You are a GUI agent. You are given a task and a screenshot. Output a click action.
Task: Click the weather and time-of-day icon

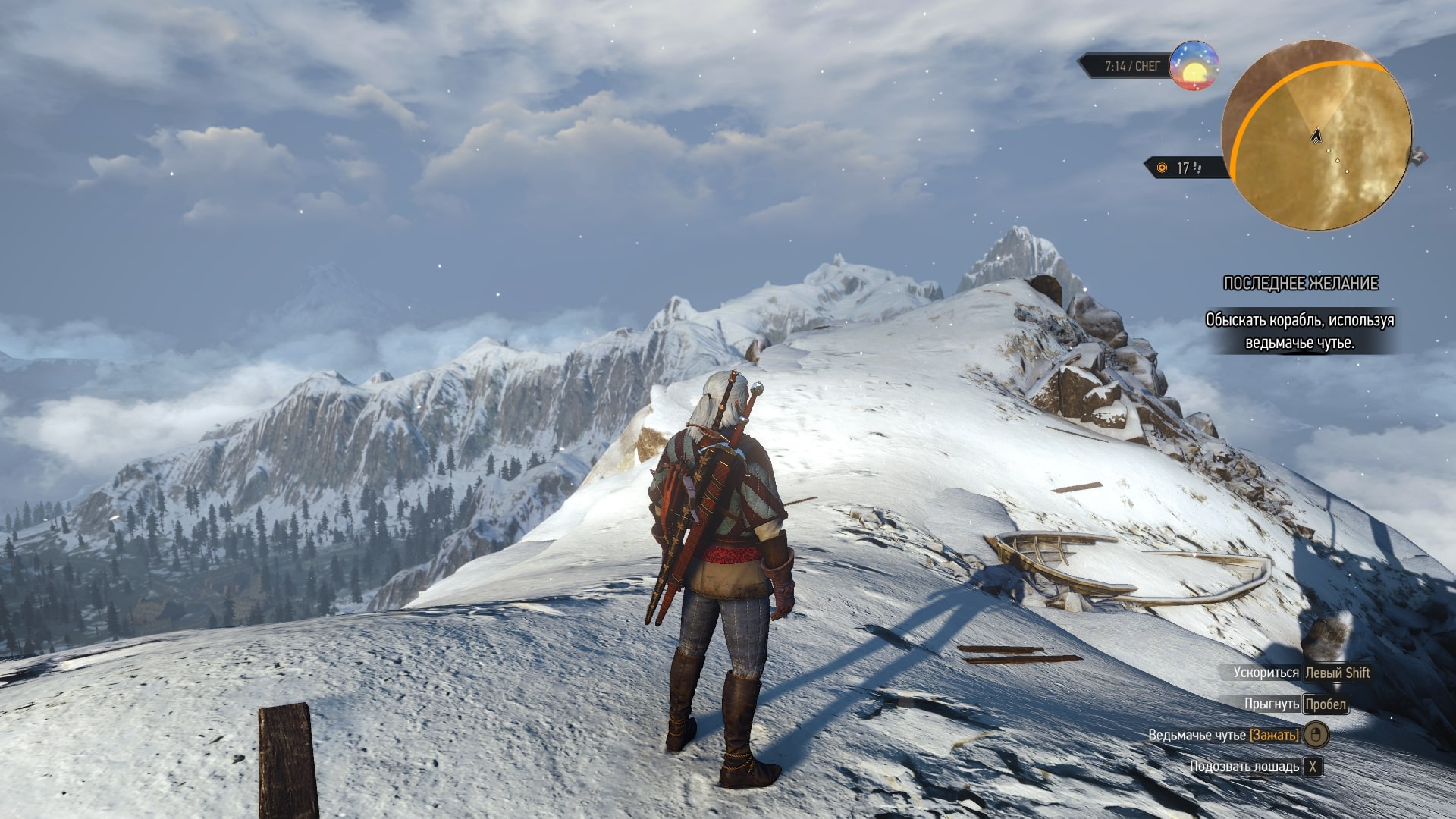tap(1194, 66)
